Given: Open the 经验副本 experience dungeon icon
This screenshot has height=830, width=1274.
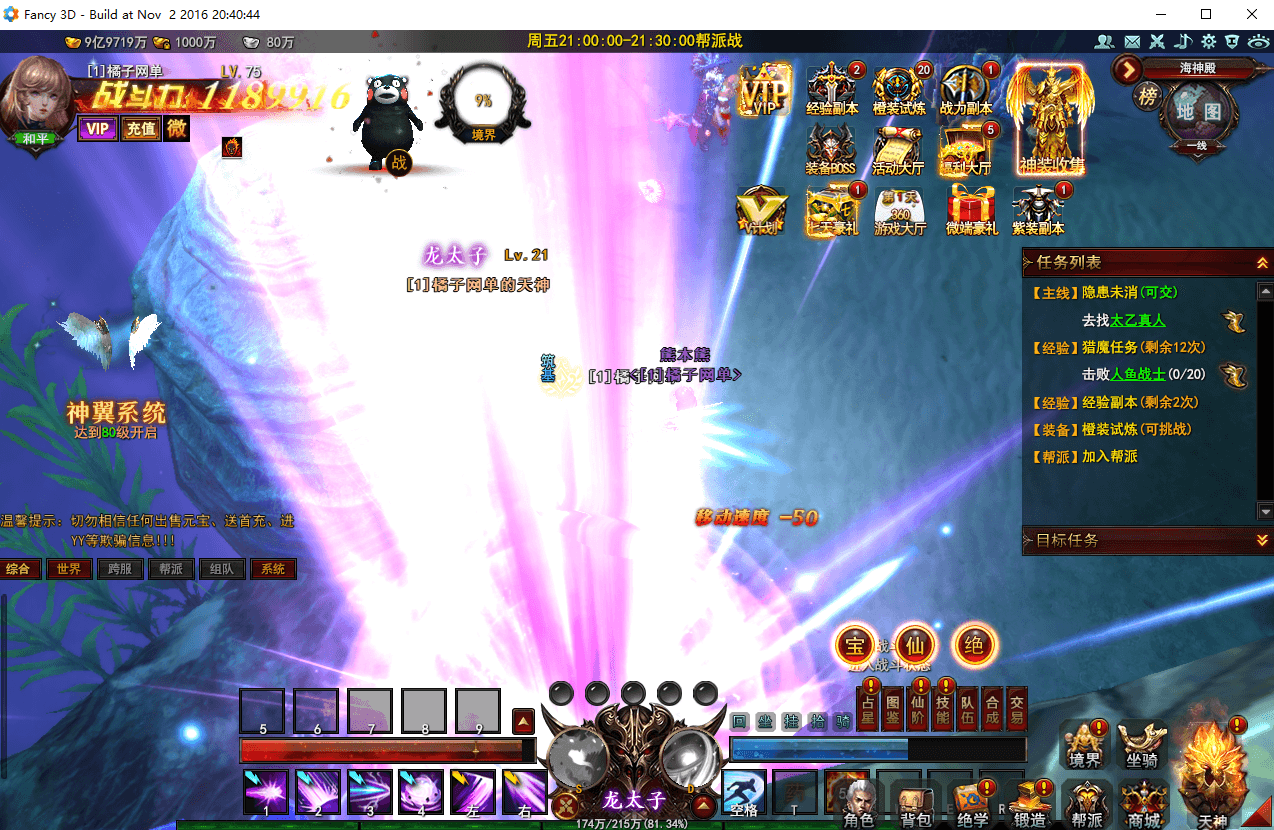Looking at the screenshot, I should click(831, 88).
